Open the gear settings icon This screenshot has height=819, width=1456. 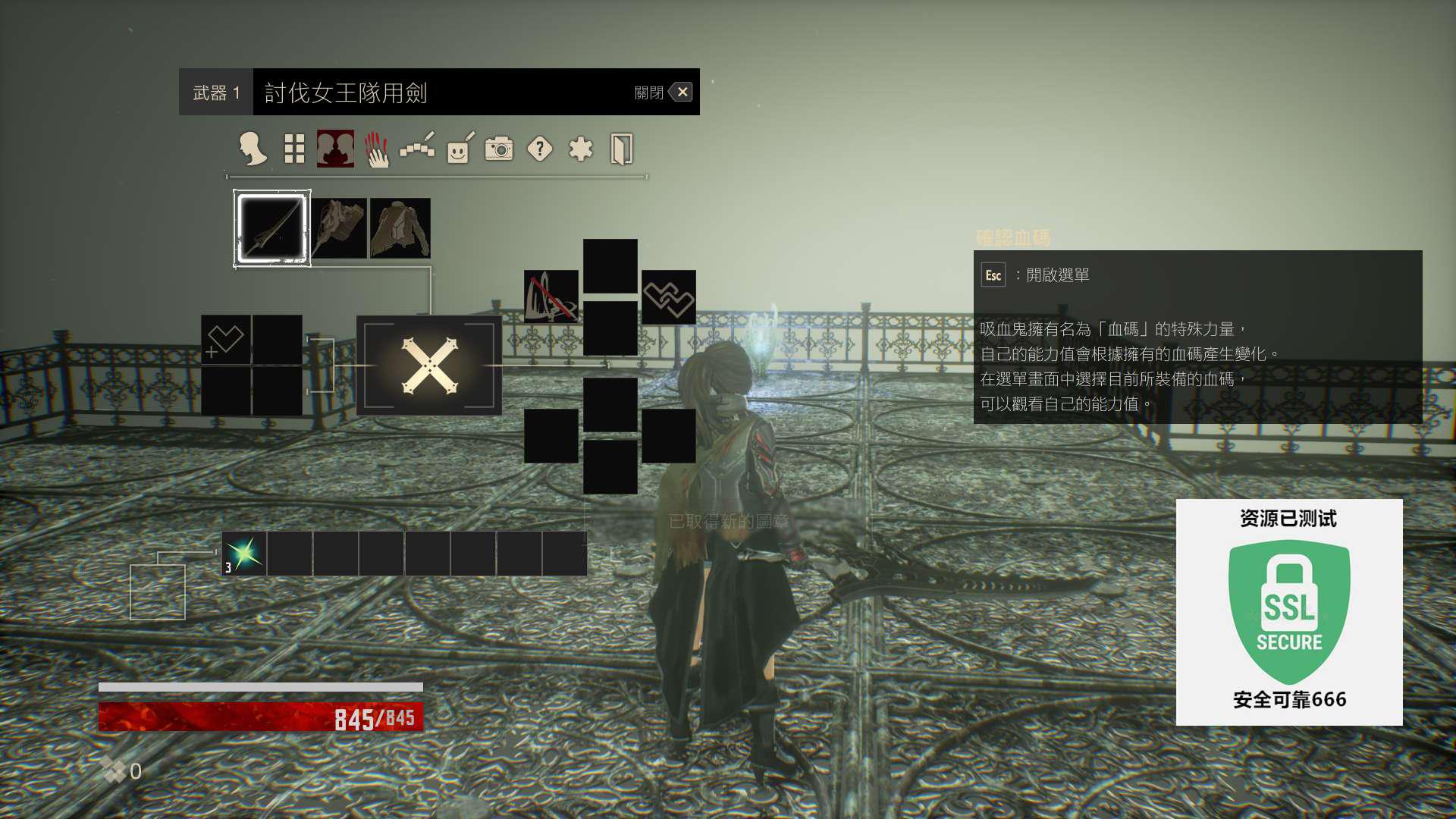point(581,149)
